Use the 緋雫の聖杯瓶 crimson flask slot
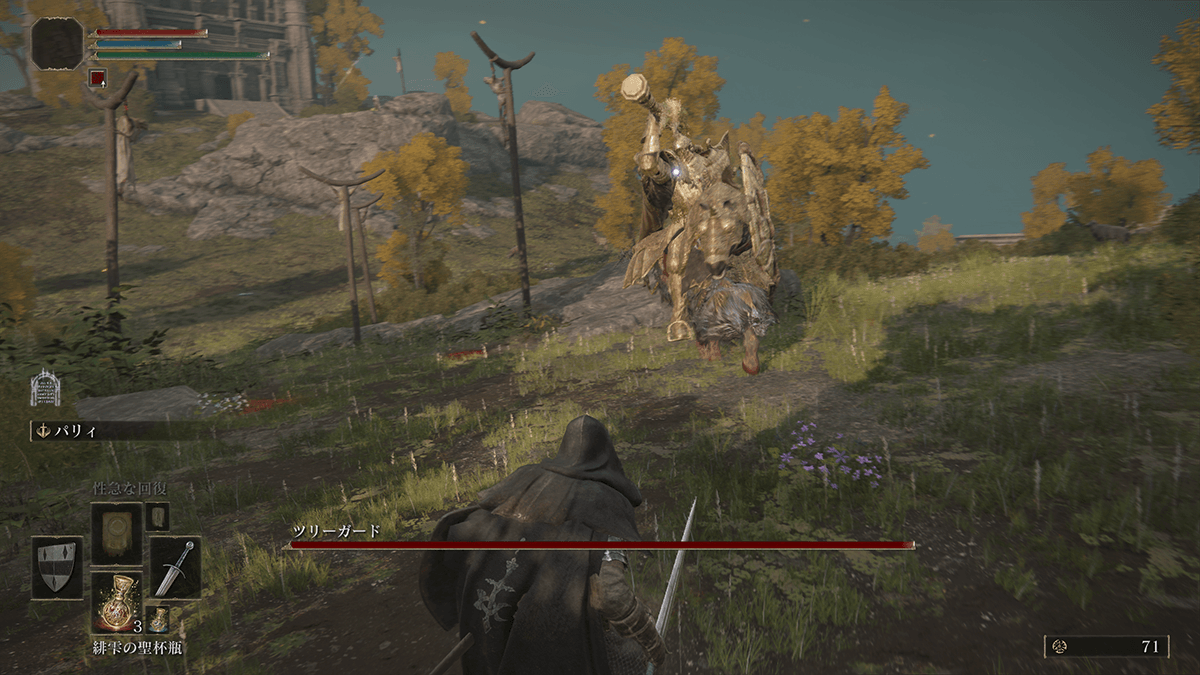Viewport: 1200px width, 675px height. (117, 602)
